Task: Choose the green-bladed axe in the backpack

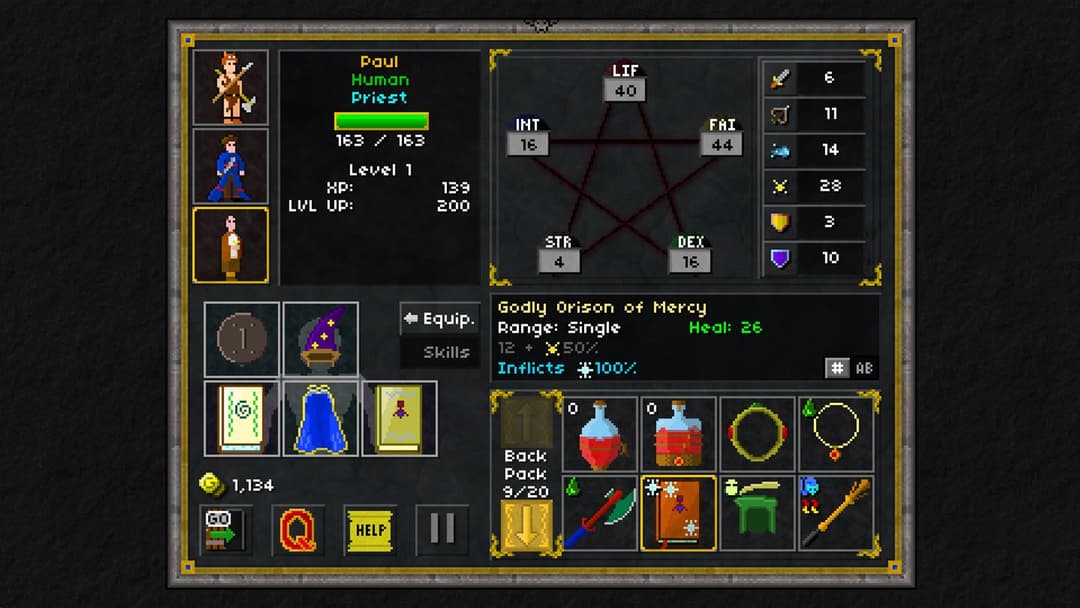Action: pos(600,513)
